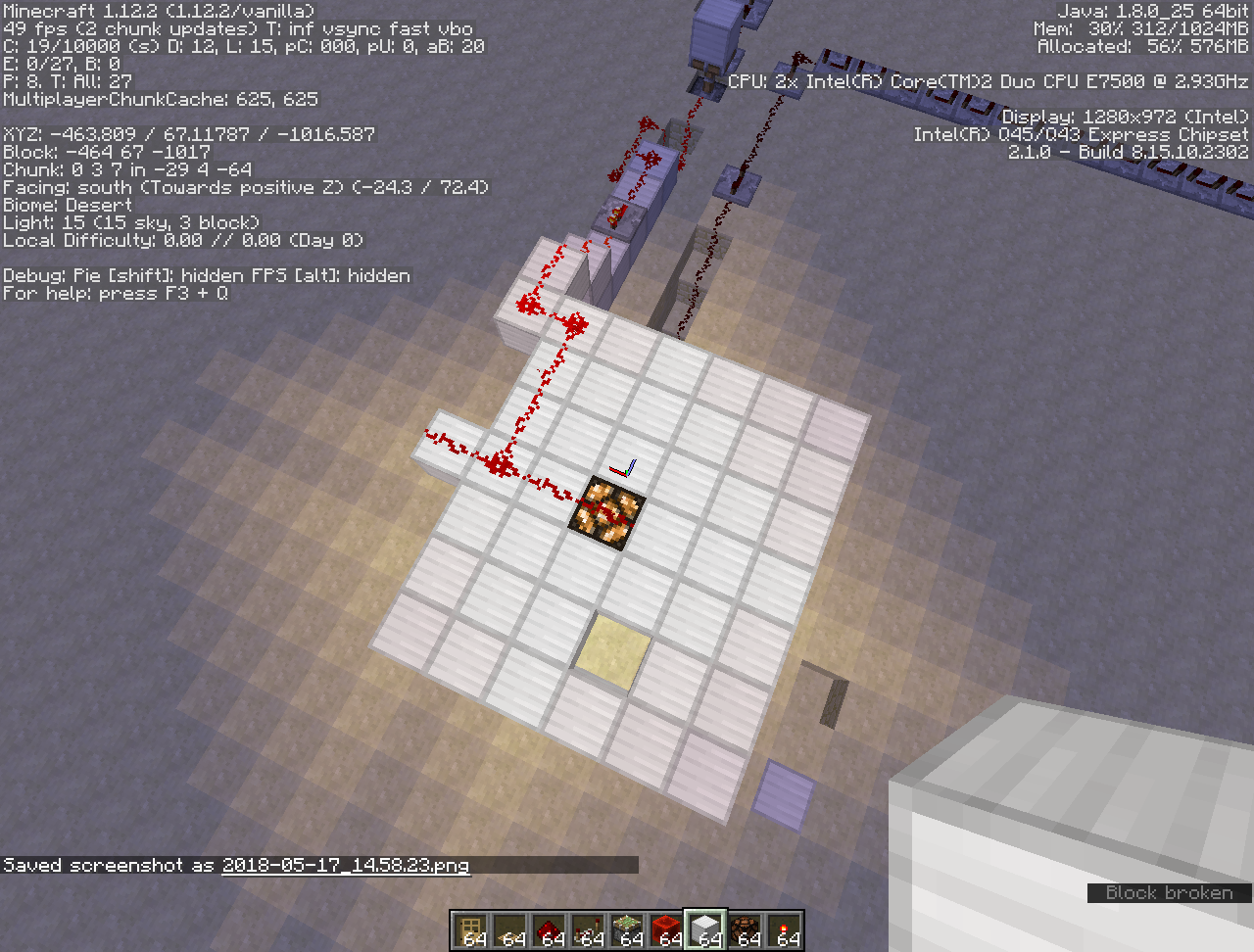Click the Minecraft 1.12.2 version text

coord(157,10)
